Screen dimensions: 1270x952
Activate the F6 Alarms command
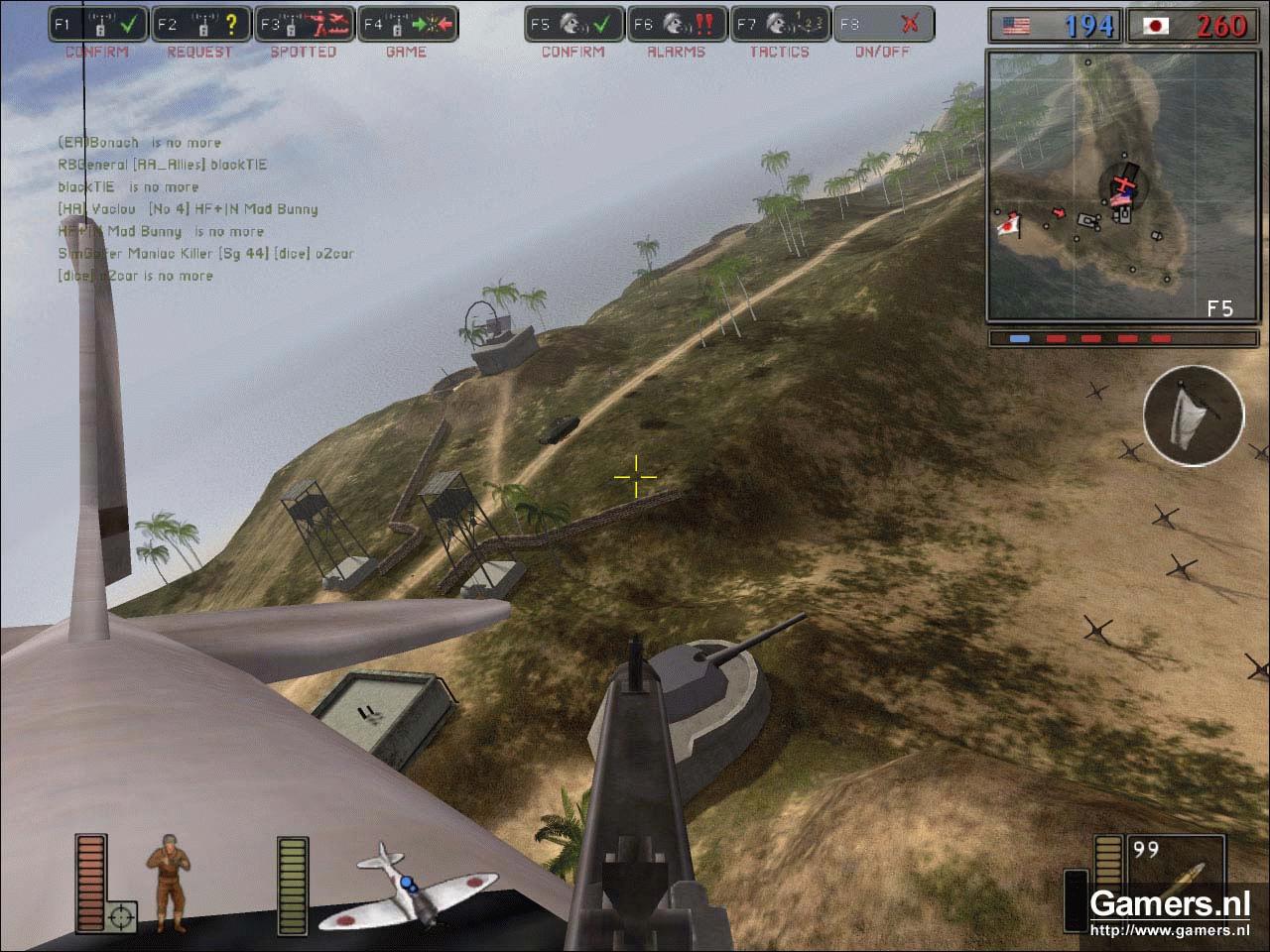(677, 24)
